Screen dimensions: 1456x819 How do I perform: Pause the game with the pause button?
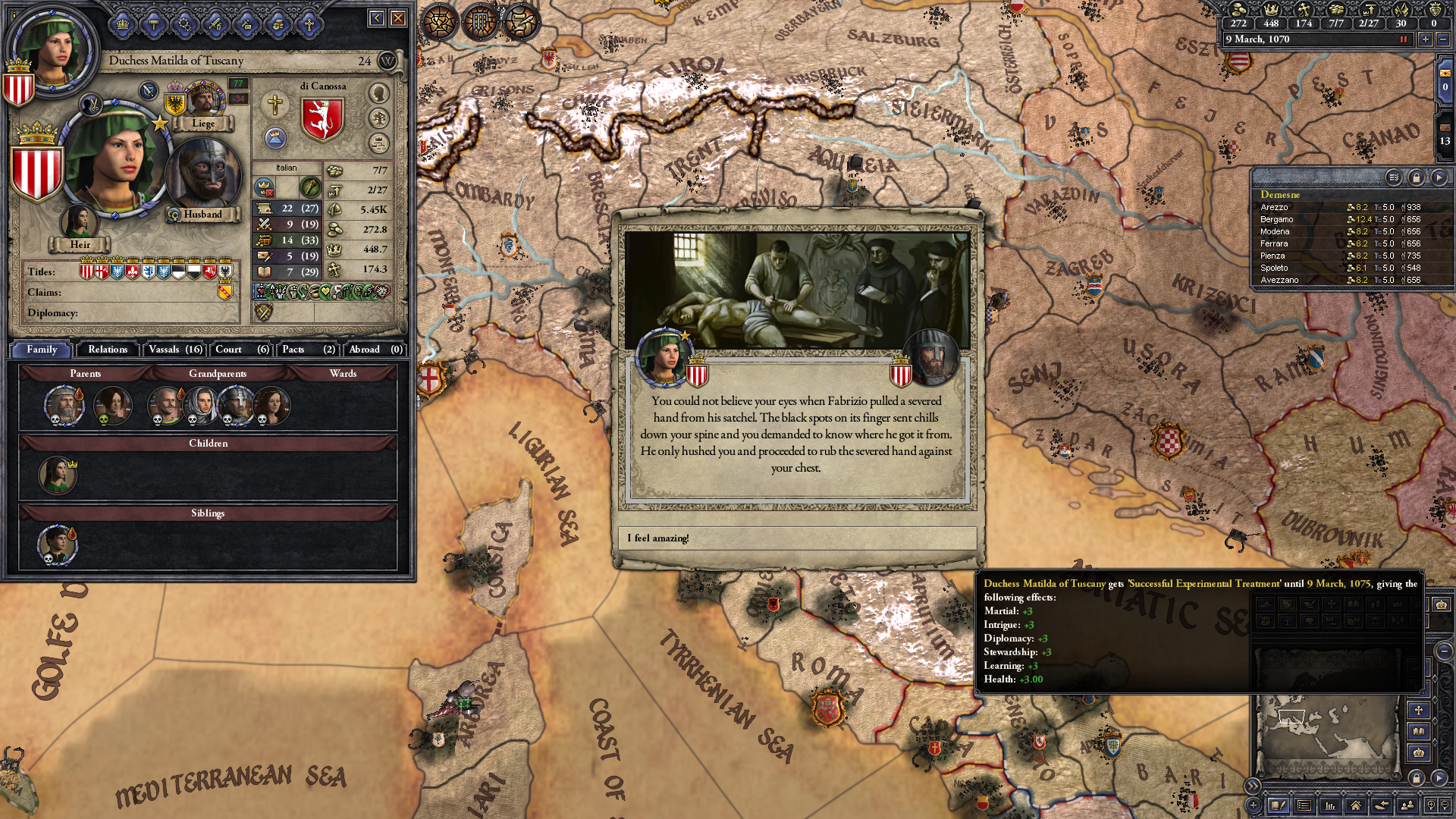point(1403,39)
